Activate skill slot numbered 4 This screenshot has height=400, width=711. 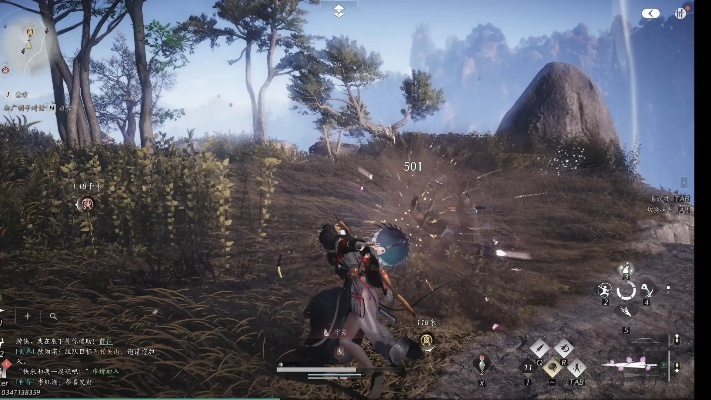[x=646, y=290]
